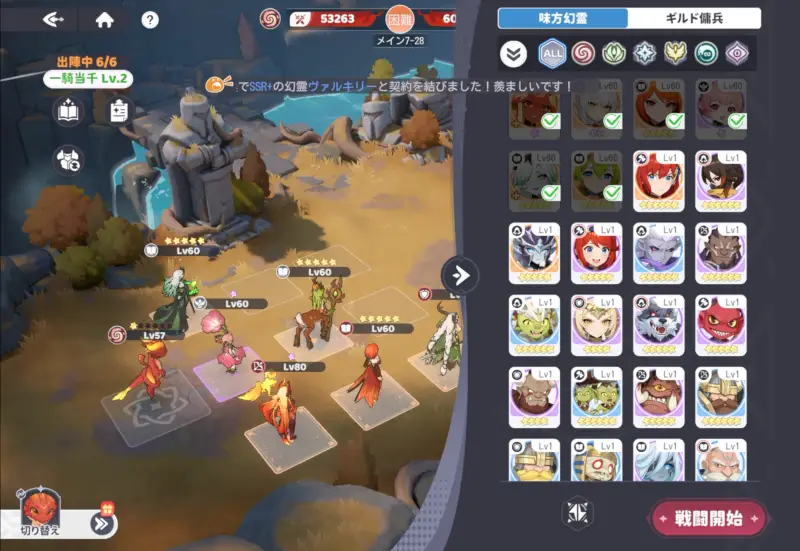
Task: Start the battle with 戦闘開始
Action: point(709,518)
